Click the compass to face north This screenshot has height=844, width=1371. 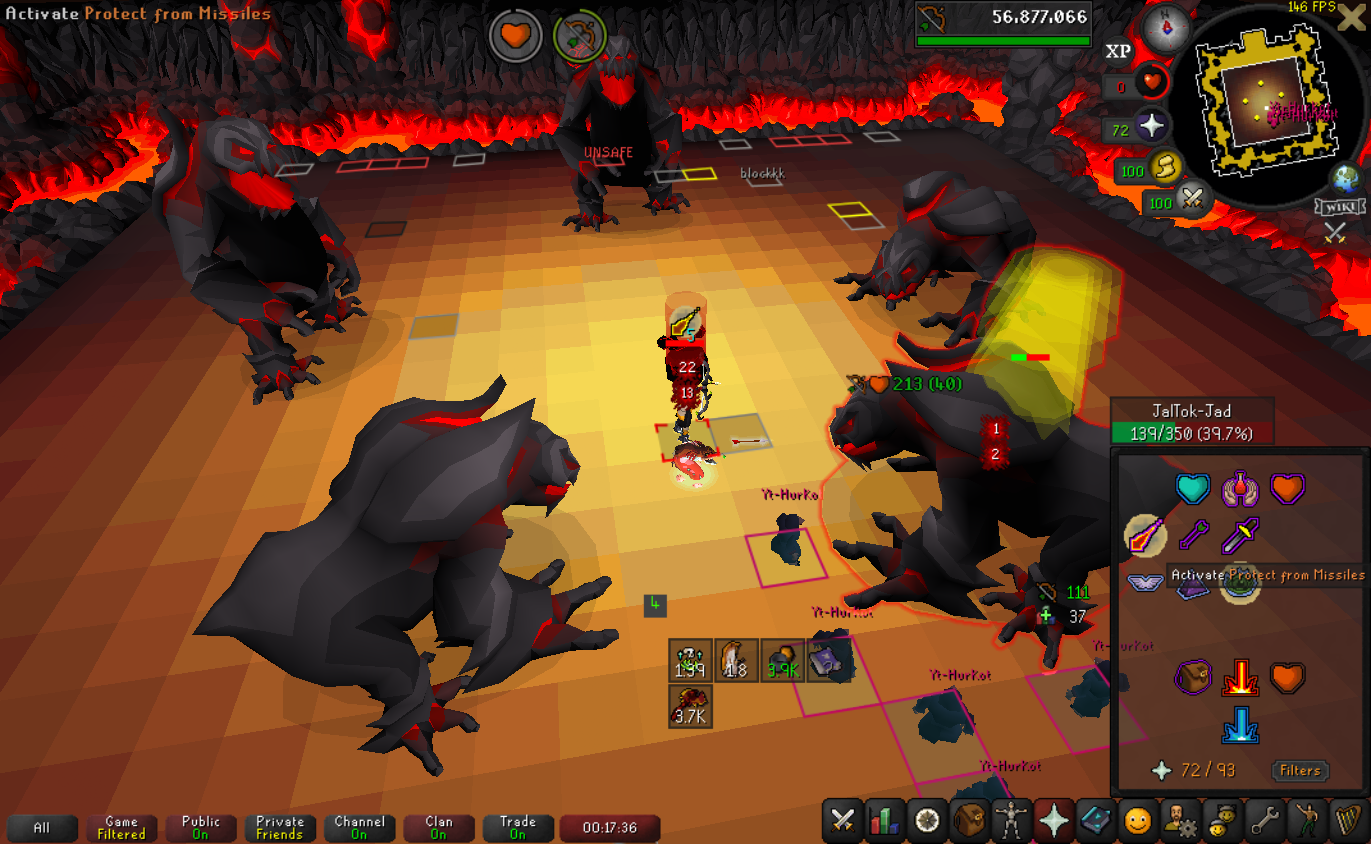pos(1167,24)
